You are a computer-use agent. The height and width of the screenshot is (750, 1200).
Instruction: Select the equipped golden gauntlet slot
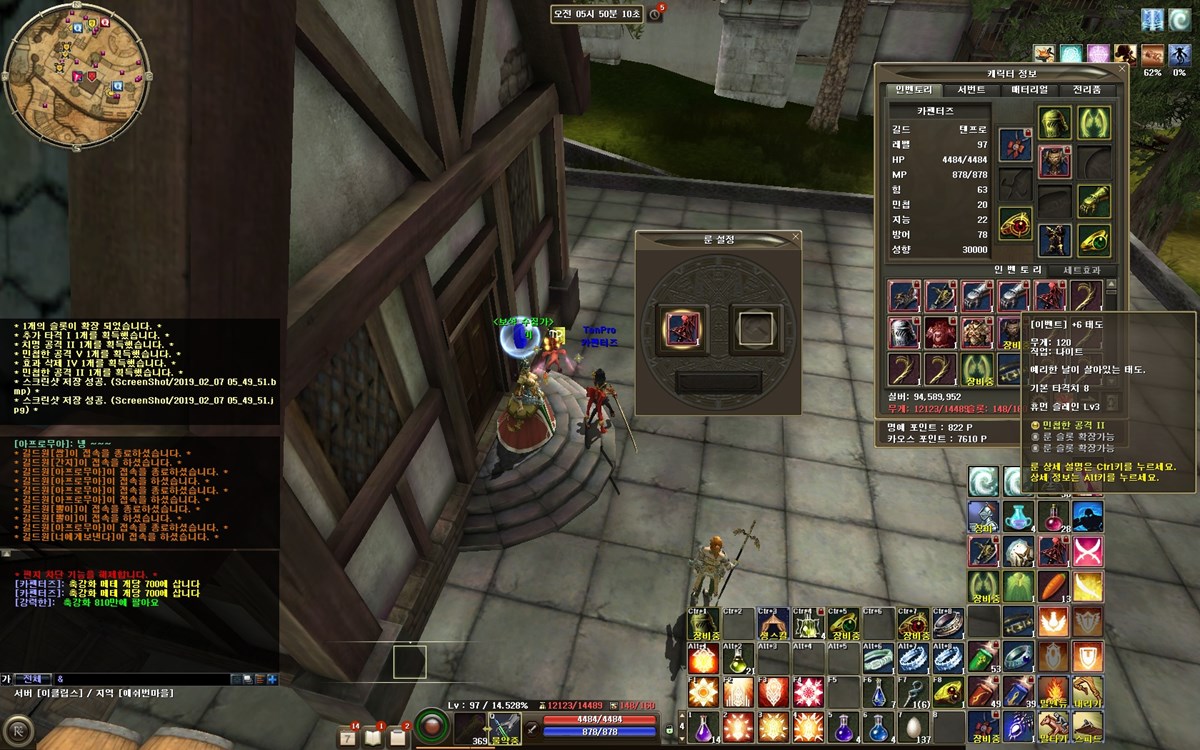[x=1093, y=201]
